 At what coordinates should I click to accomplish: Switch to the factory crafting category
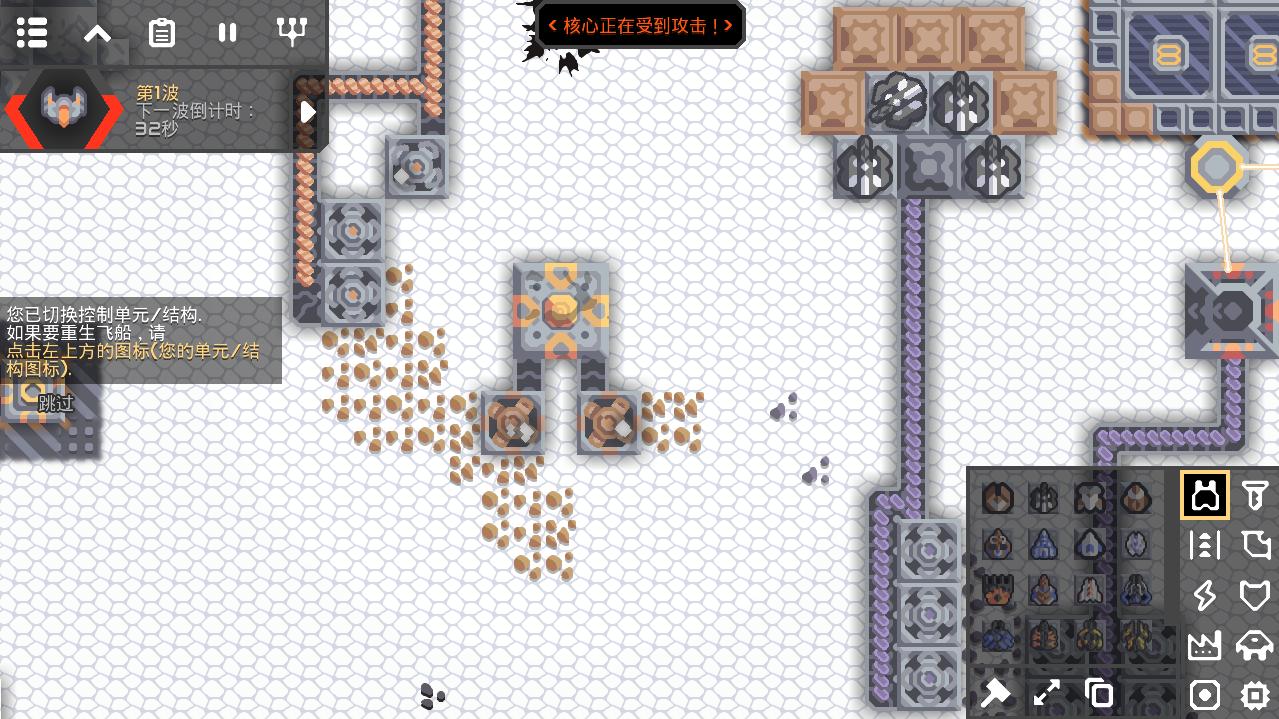pyautogui.click(x=1205, y=645)
